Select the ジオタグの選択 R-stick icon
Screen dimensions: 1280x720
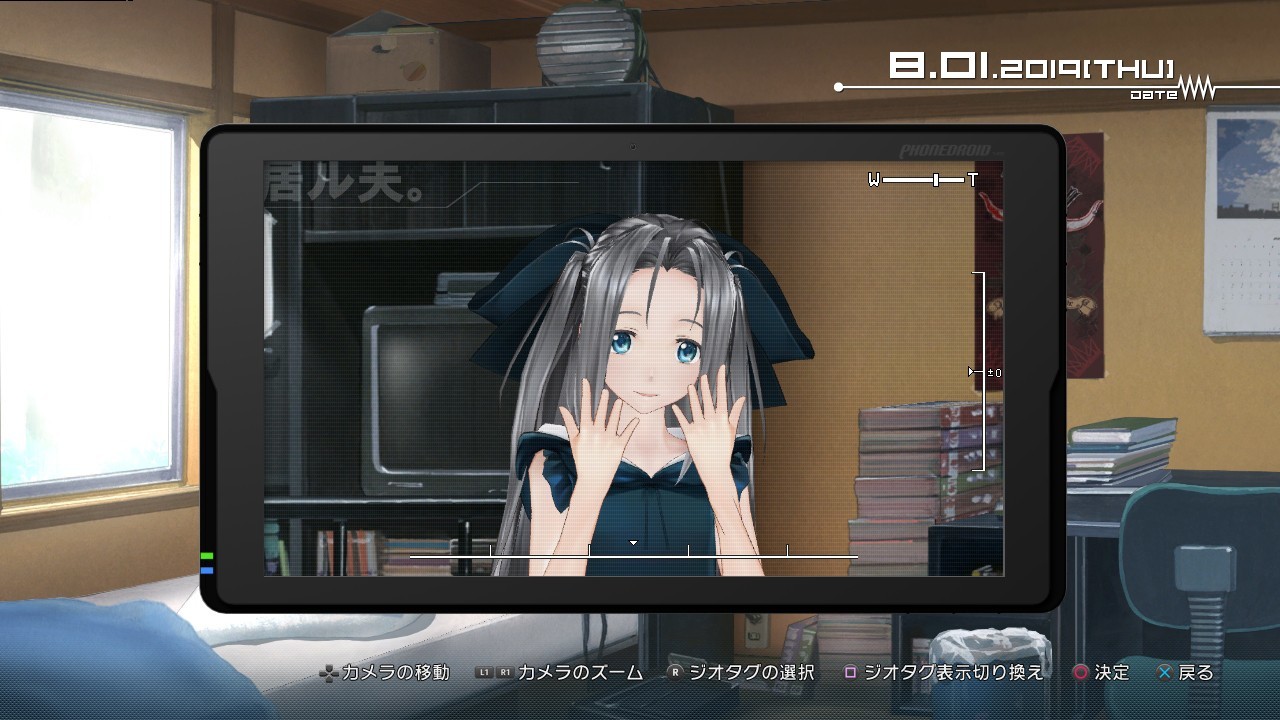pyautogui.click(x=675, y=673)
